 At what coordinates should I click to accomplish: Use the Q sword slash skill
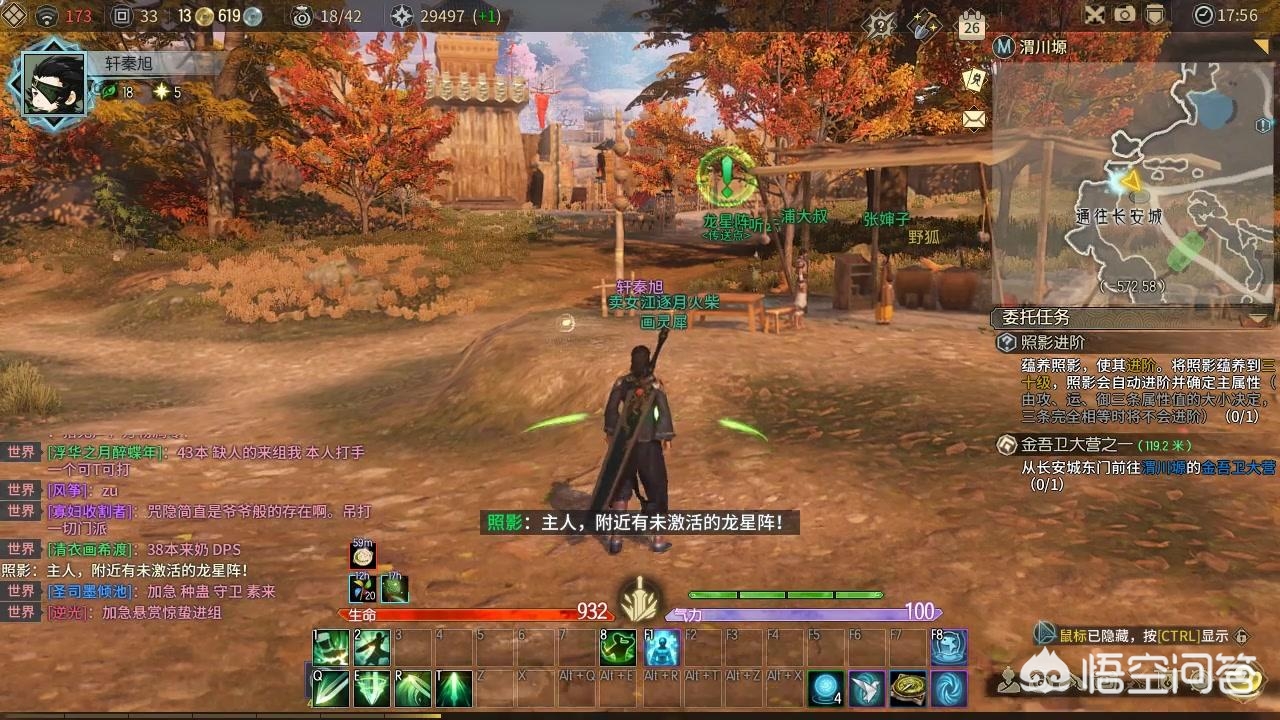(330, 688)
